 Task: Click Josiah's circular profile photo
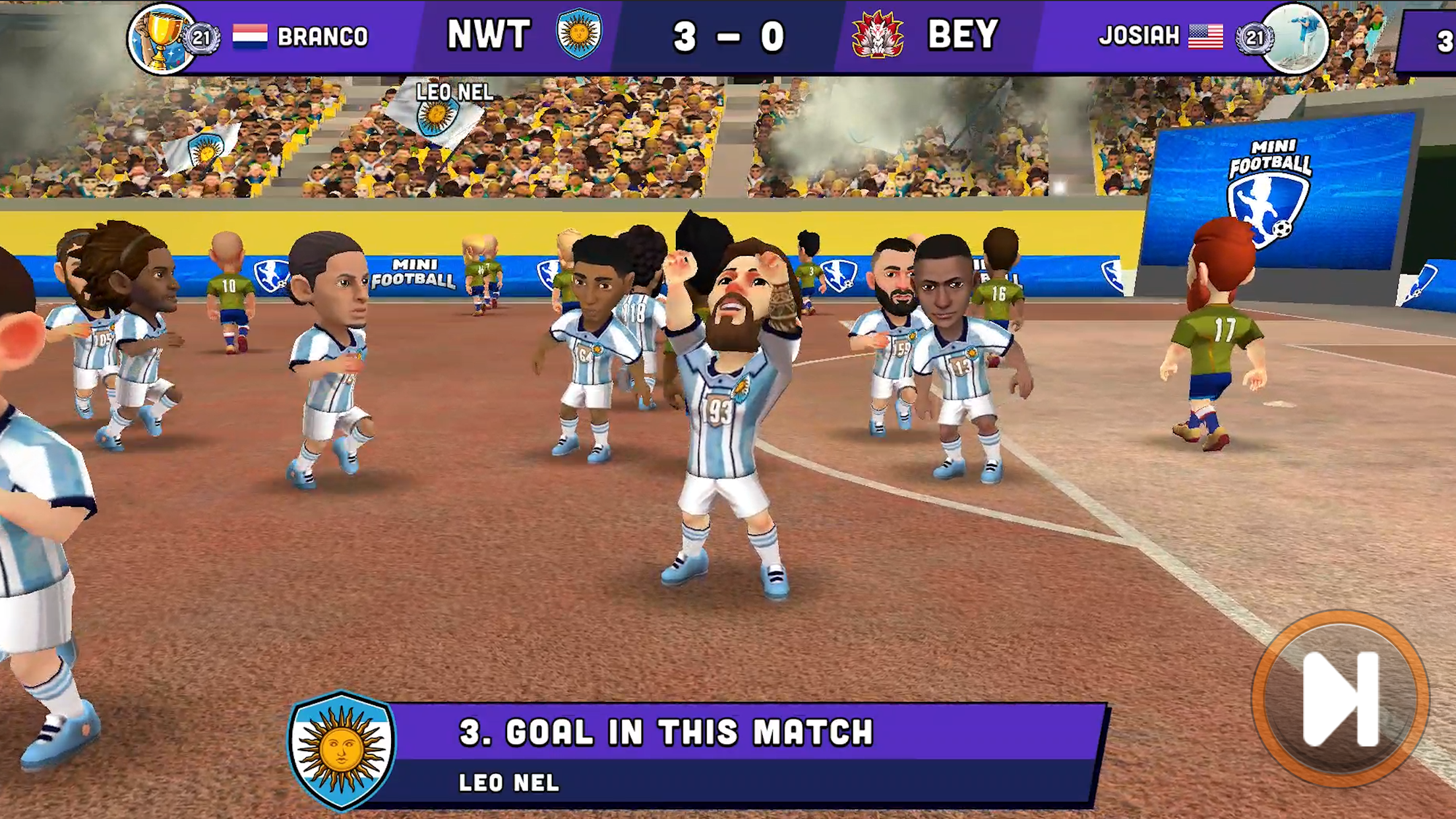pyautogui.click(x=1296, y=38)
